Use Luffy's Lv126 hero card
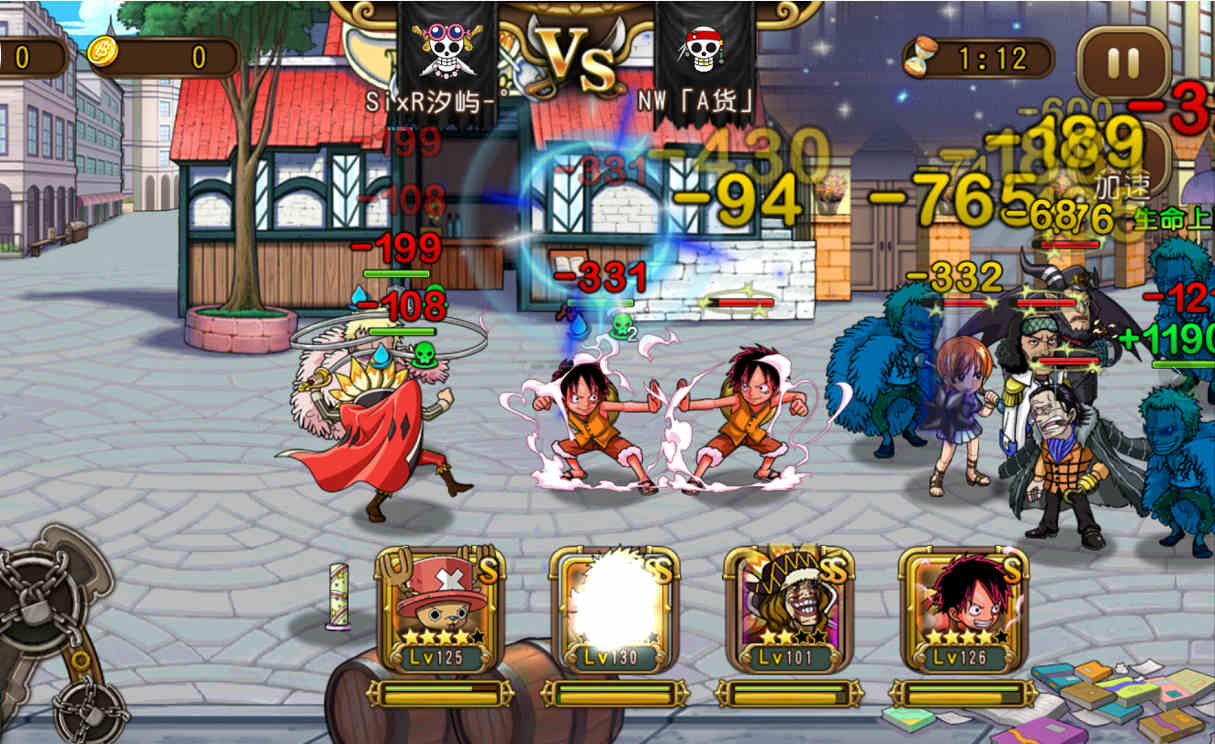This screenshot has height=744, width=1215. (x=962, y=612)
